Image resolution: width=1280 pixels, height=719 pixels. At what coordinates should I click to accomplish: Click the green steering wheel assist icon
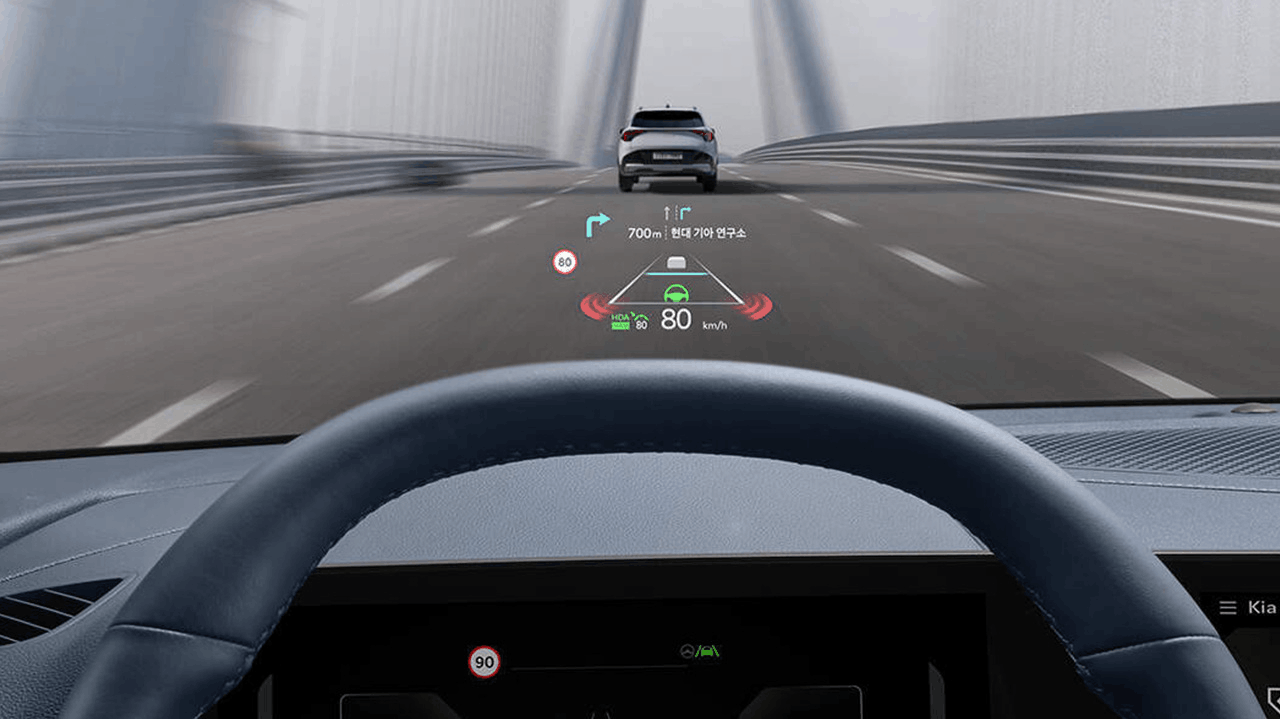[677, 294]
